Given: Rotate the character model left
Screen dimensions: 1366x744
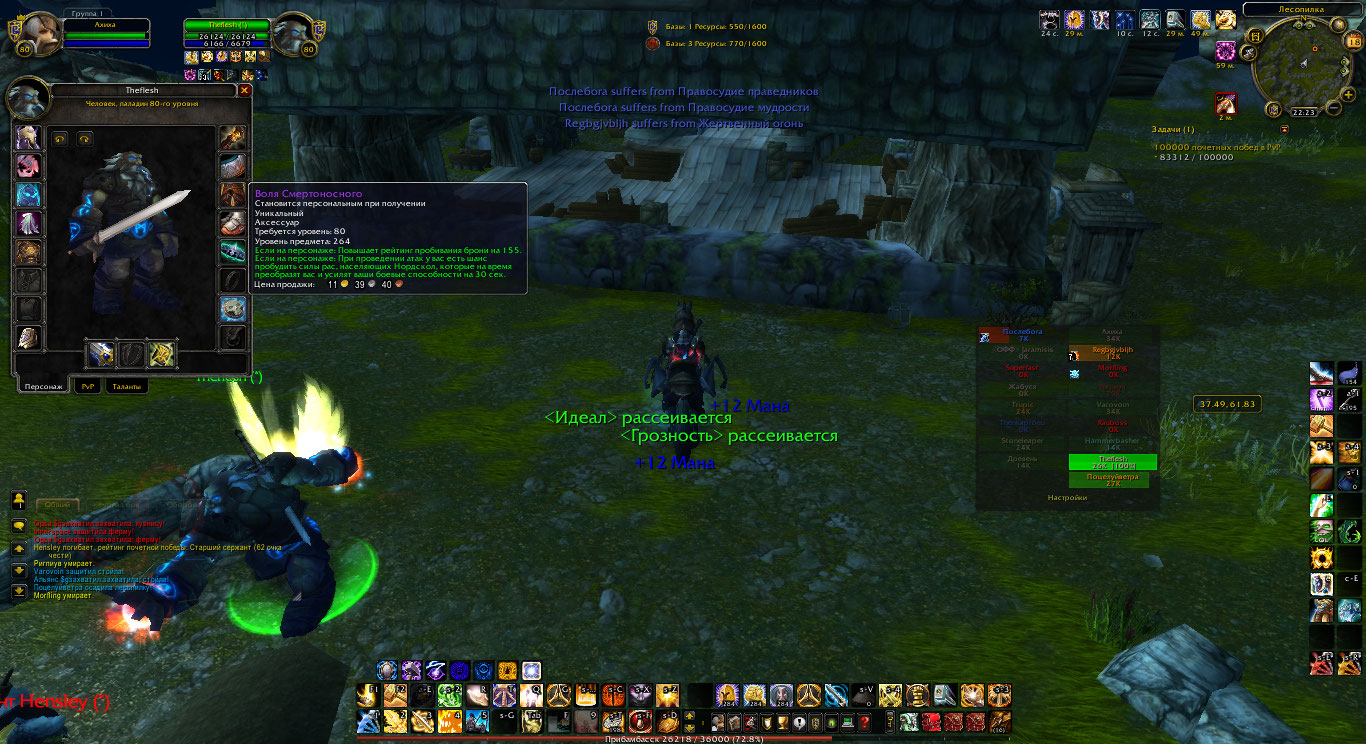Looking at the screenshot, I should (60, 139).
